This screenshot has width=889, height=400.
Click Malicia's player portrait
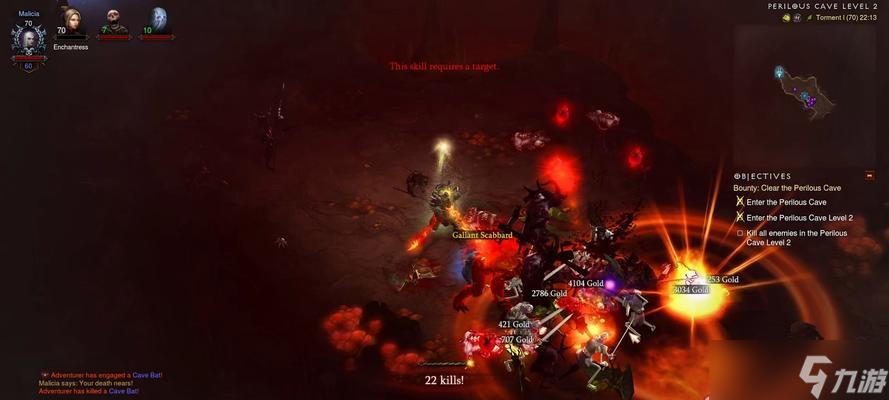[28, 39]
